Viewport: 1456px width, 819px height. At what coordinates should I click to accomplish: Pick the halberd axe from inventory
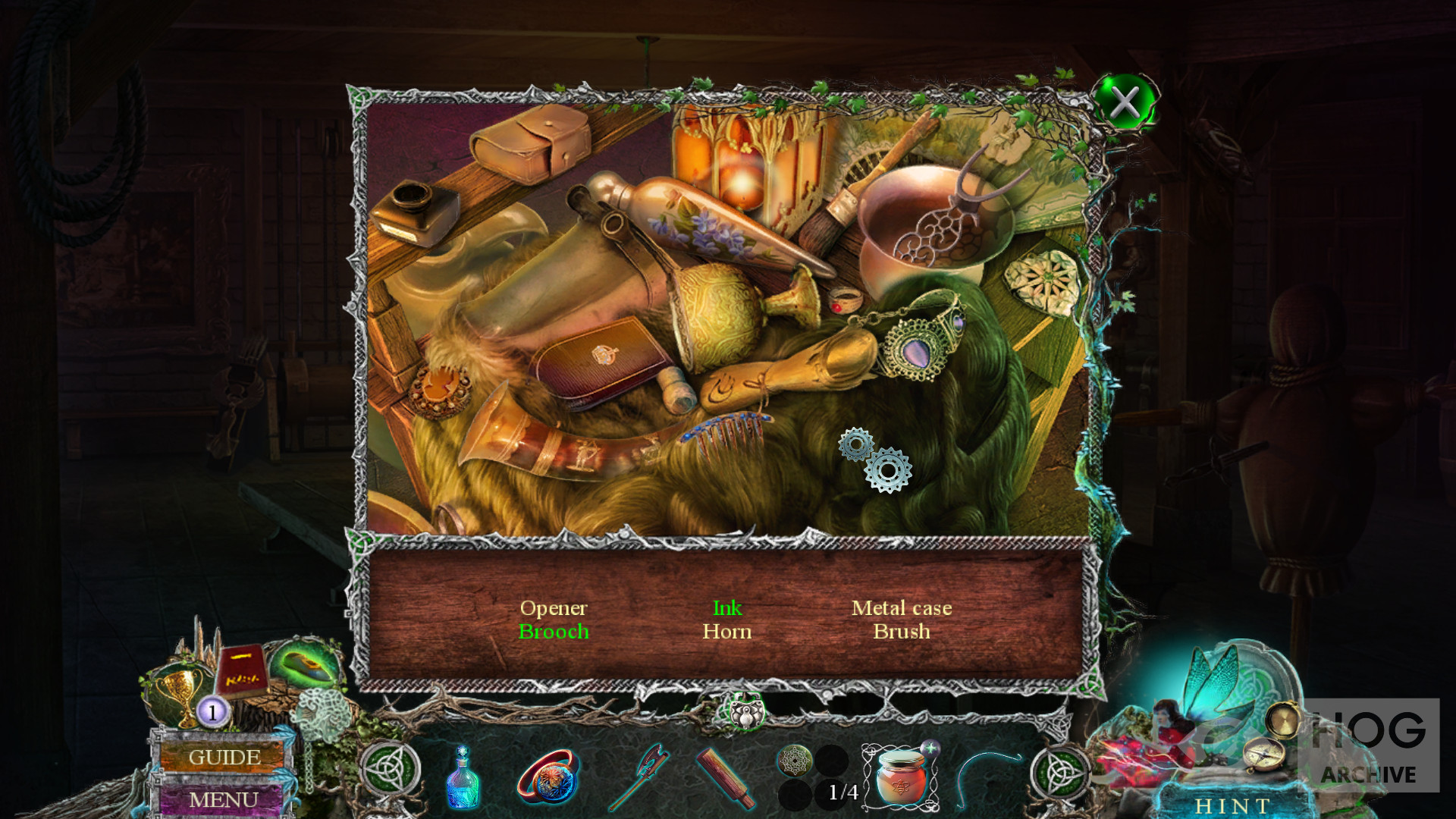(639, 775)
